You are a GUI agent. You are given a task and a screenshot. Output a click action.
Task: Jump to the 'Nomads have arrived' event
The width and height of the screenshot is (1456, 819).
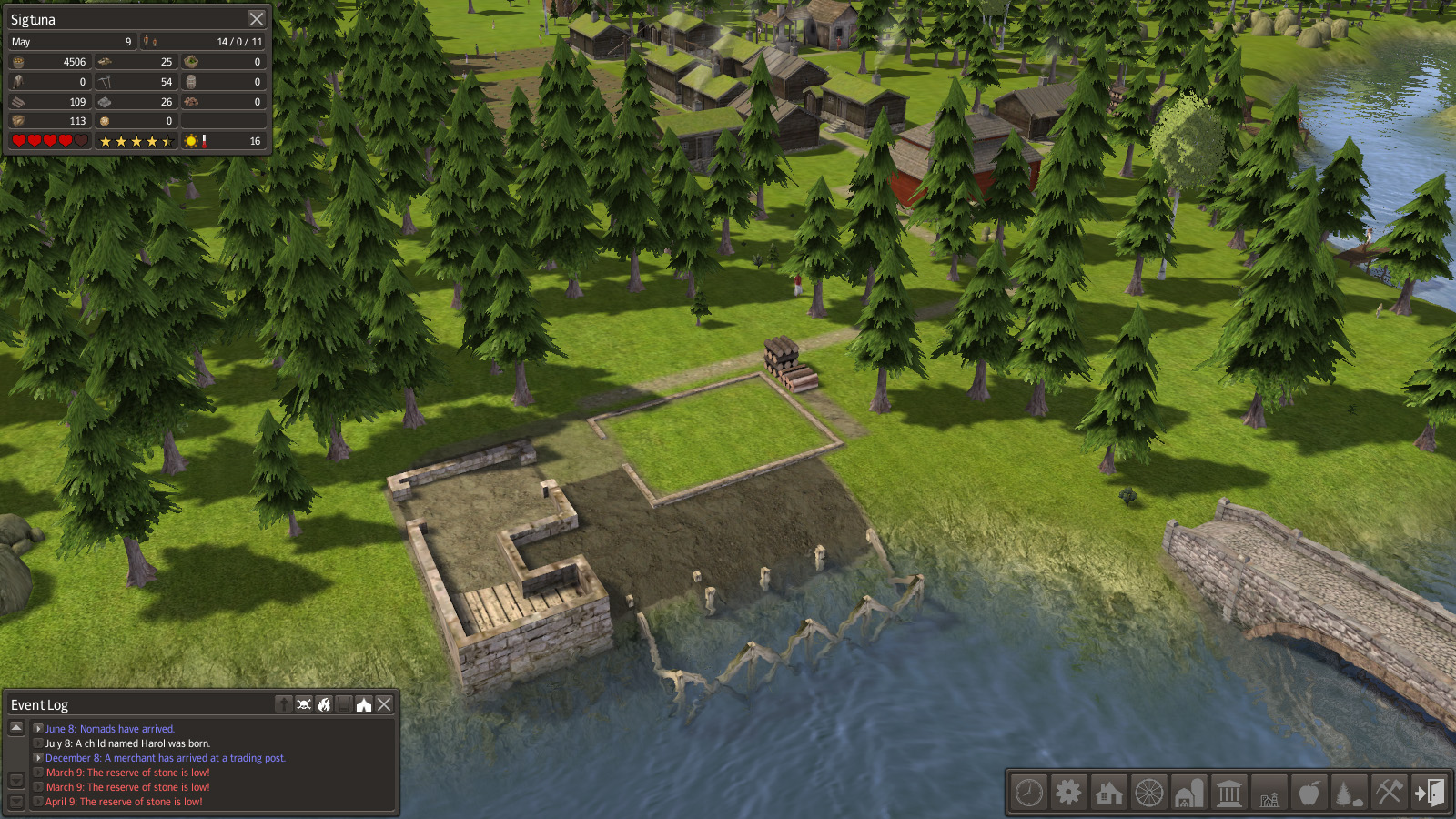(x=38, y=729)
